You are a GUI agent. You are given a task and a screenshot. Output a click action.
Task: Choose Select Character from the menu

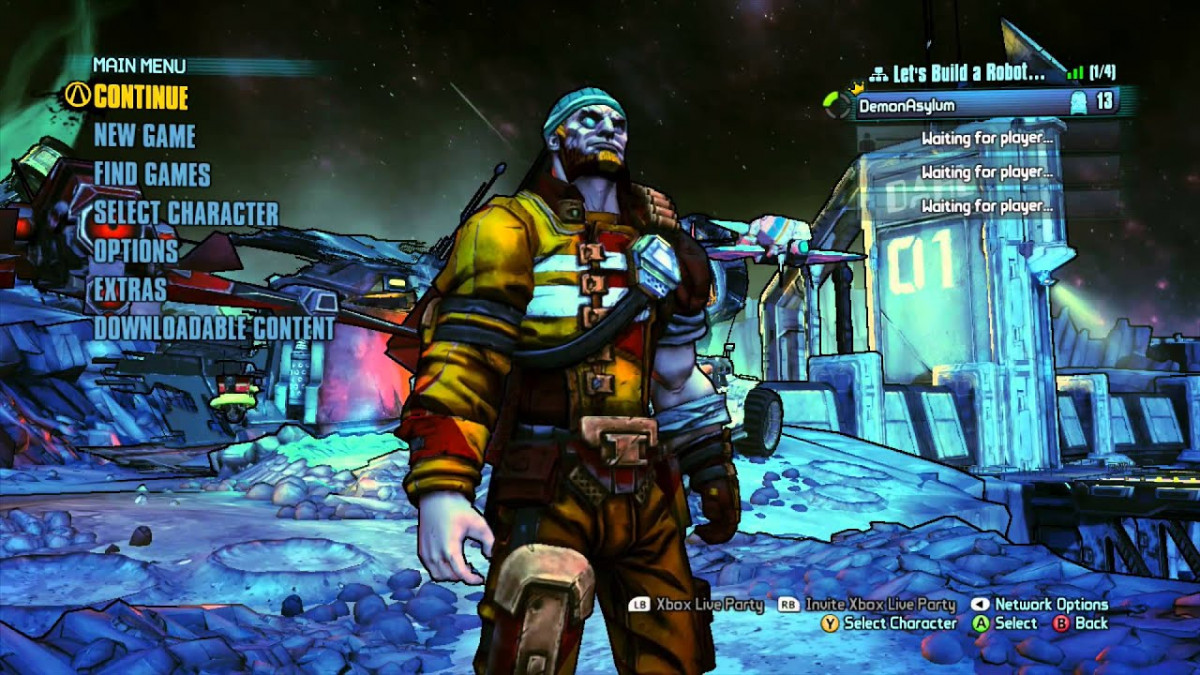click(186, 213)
